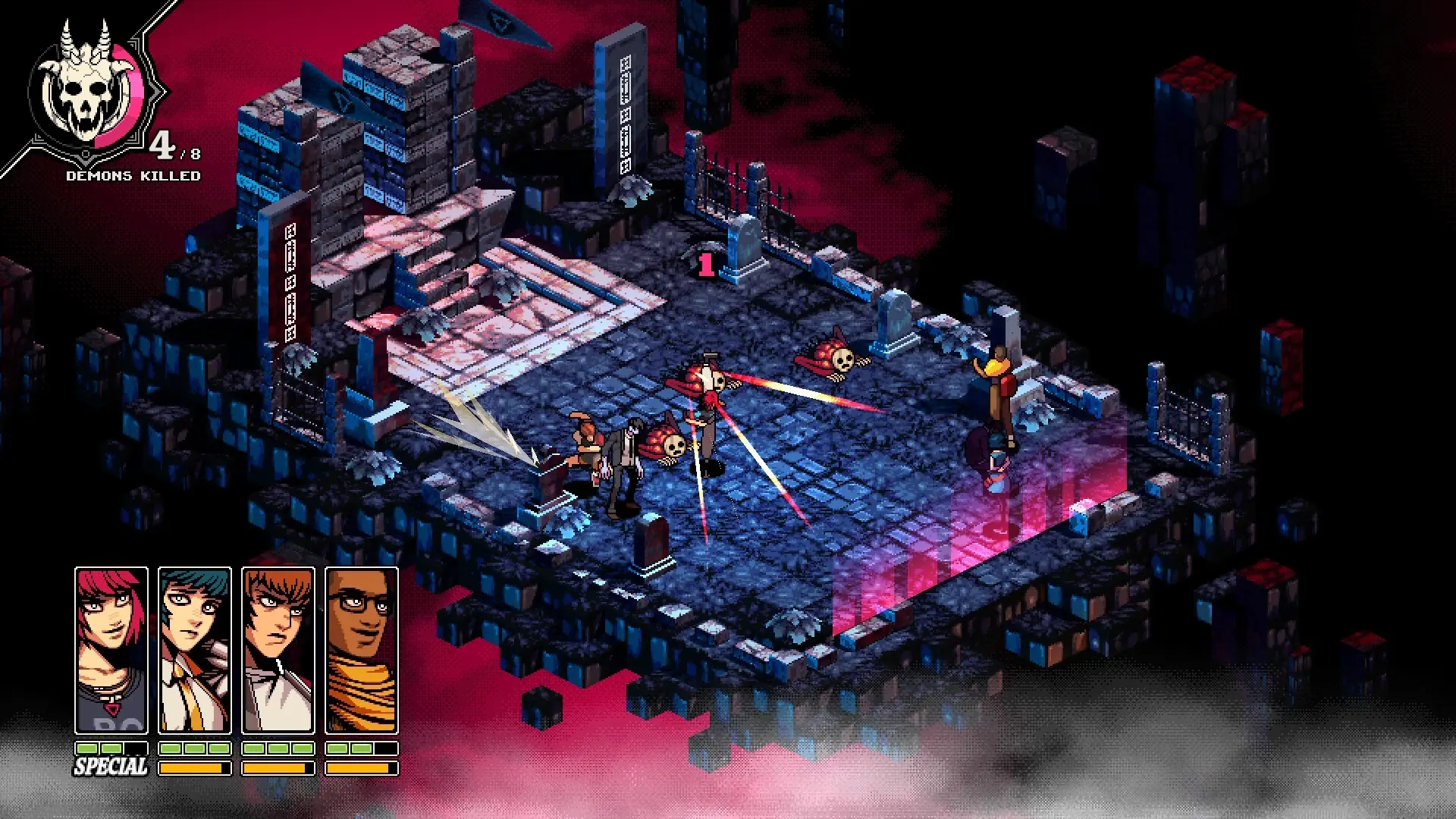Click the turn number 1 marker

point(708,264)
